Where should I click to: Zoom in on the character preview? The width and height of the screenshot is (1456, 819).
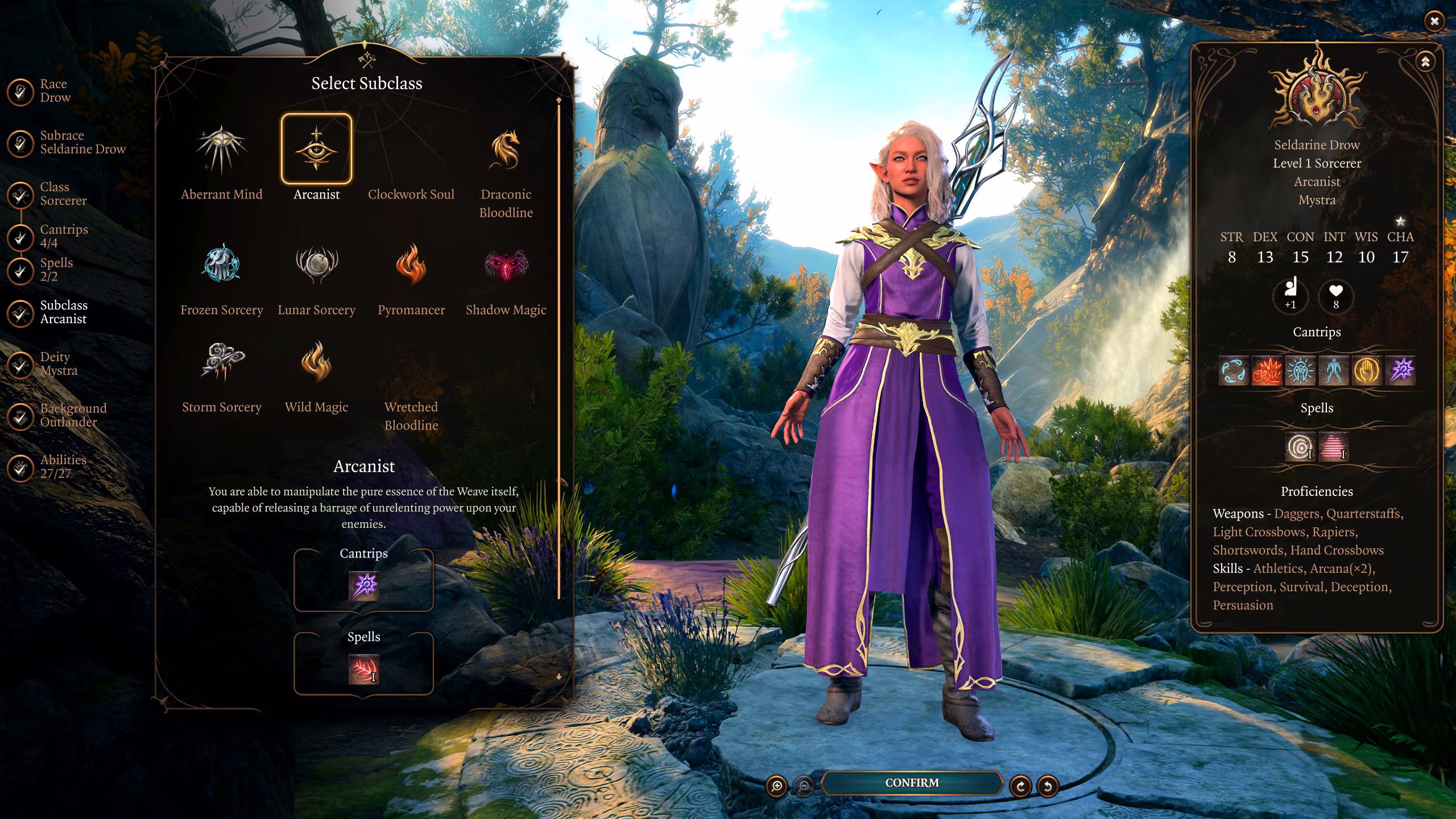776,786
